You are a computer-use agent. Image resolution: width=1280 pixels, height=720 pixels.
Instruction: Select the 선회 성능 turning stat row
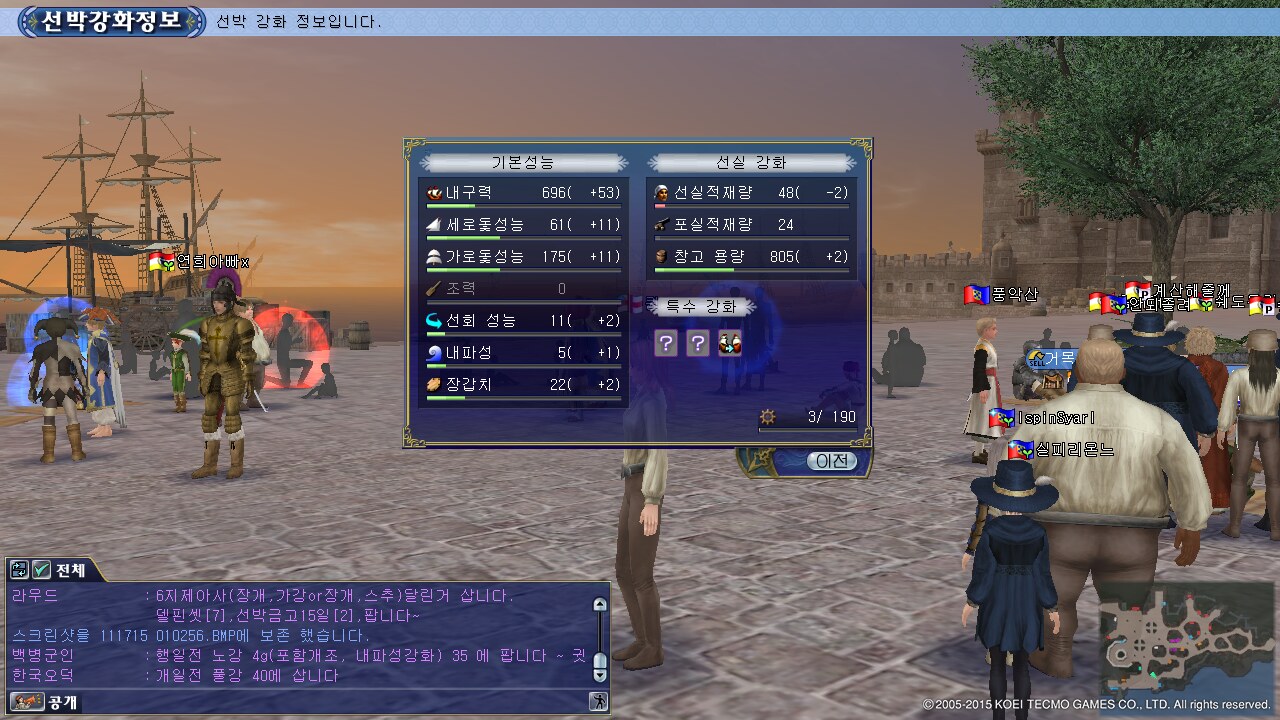pos(523,321)
